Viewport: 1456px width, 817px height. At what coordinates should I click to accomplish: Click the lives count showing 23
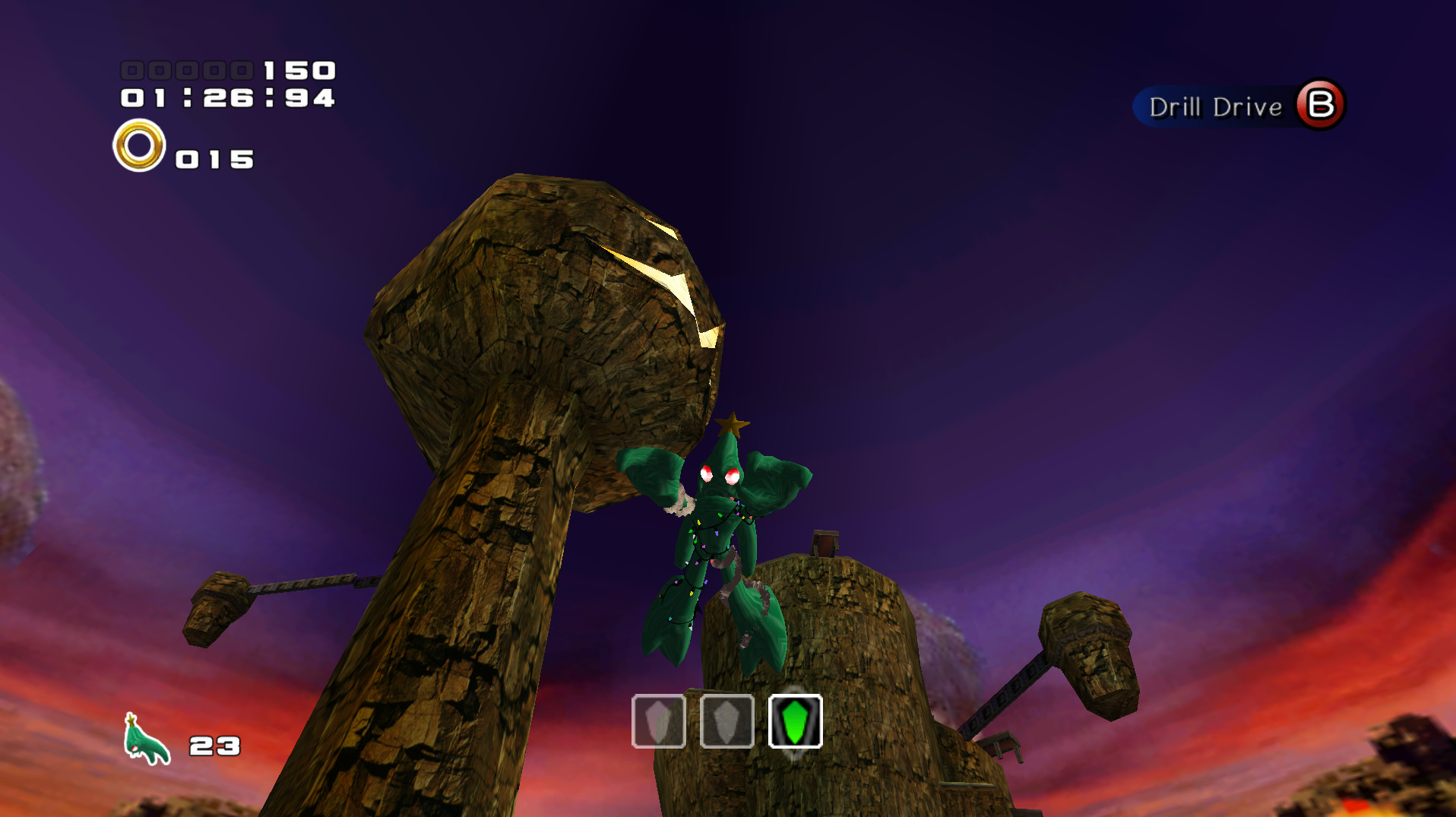(x=212, y=747)
